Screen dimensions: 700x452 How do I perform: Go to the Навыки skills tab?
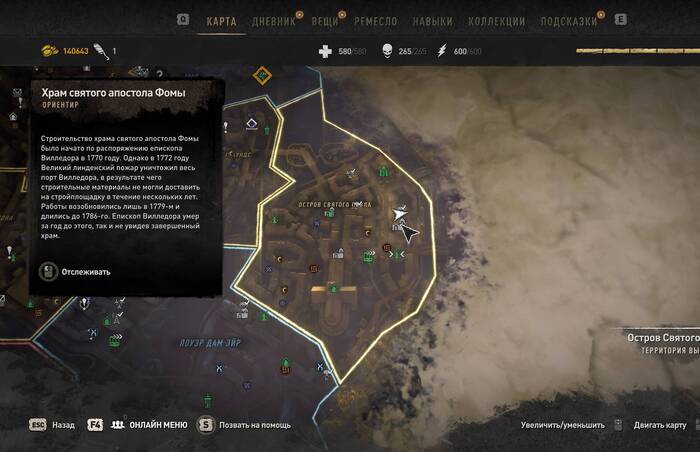[x=432, y=21]
